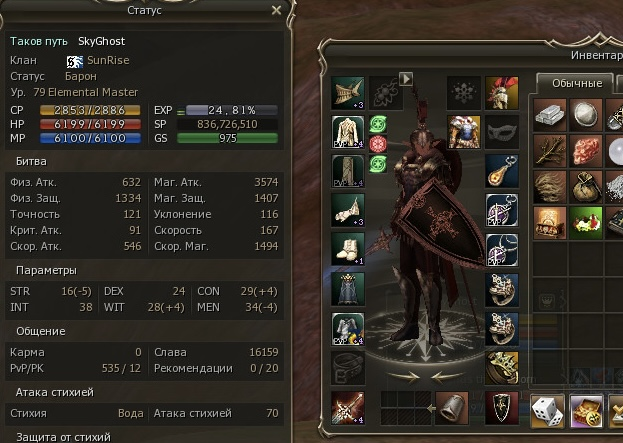The image size is (623, 443).
Task: Select the equipped sword weapon slot
Action: point(347,407)
